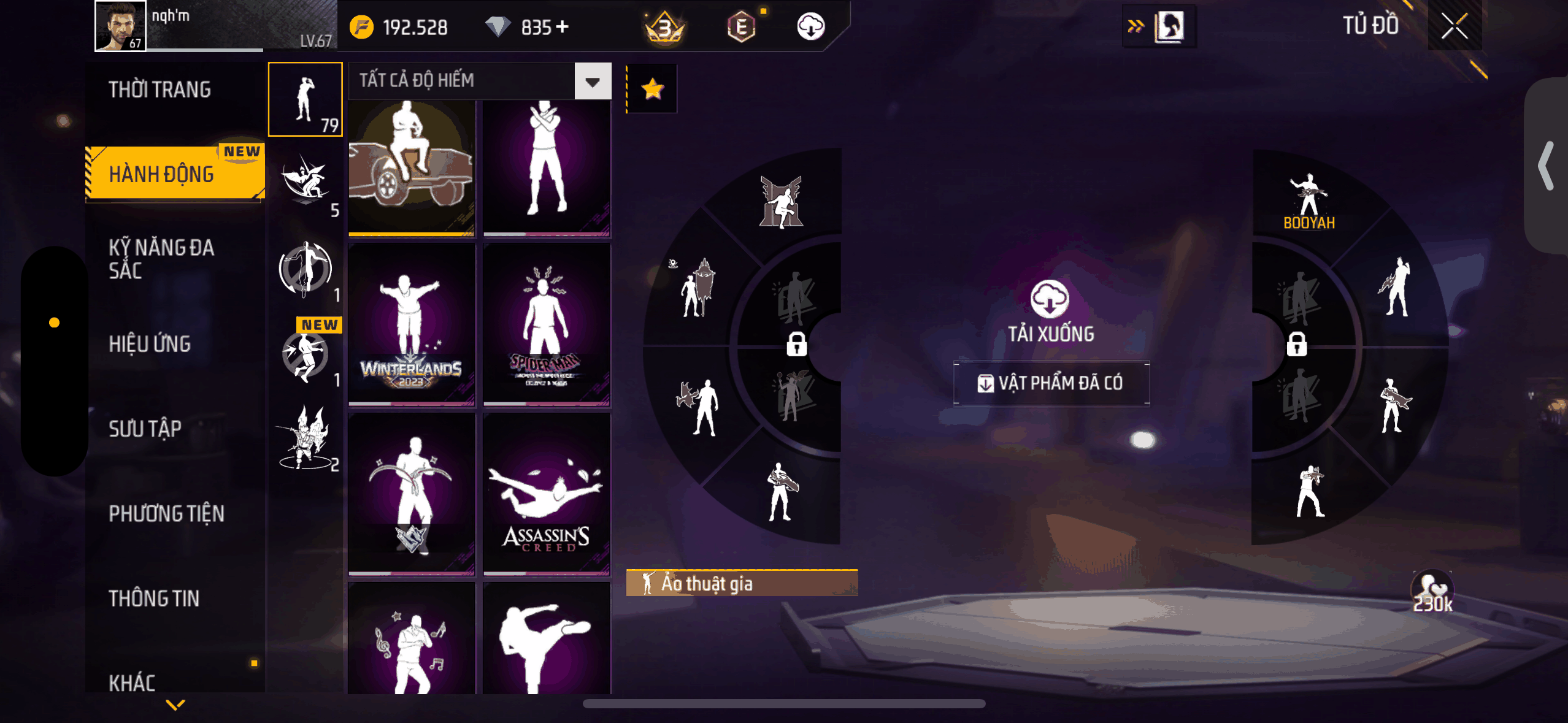Toggle the star favorites filter
Screen dimensions: 1568x723
point(652,90)
